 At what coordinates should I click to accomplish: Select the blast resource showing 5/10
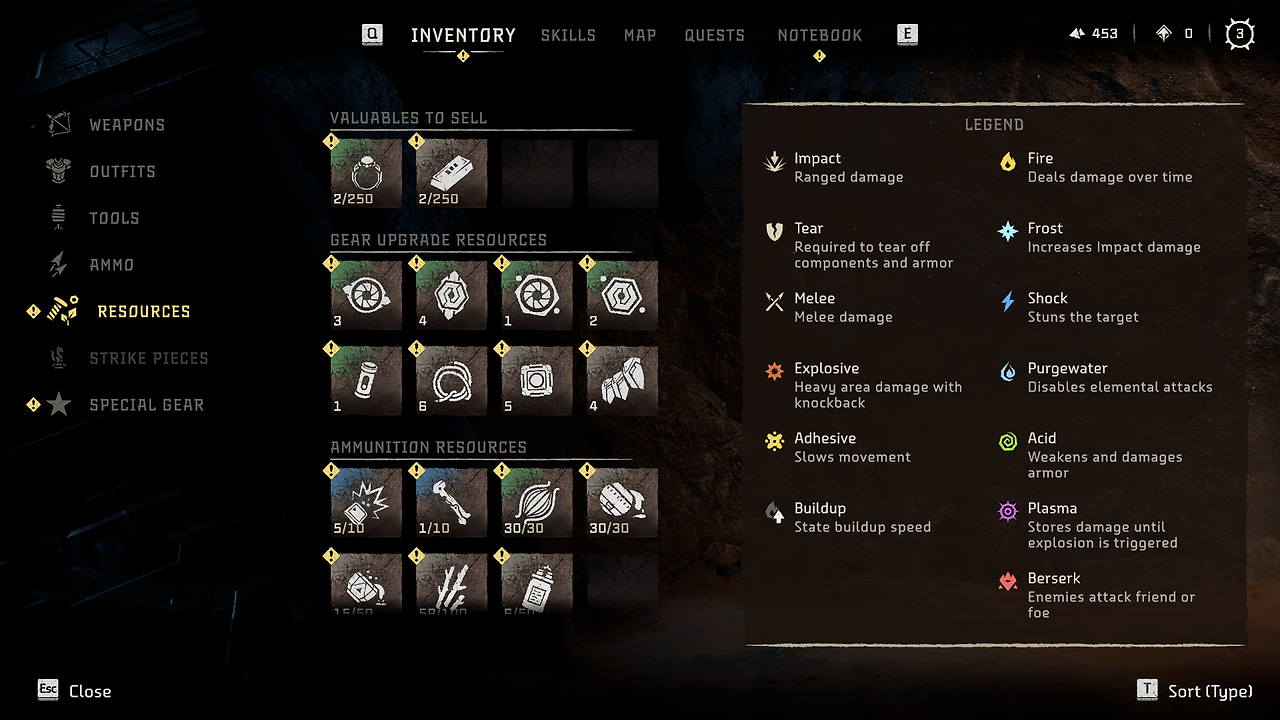click(366, 502)
